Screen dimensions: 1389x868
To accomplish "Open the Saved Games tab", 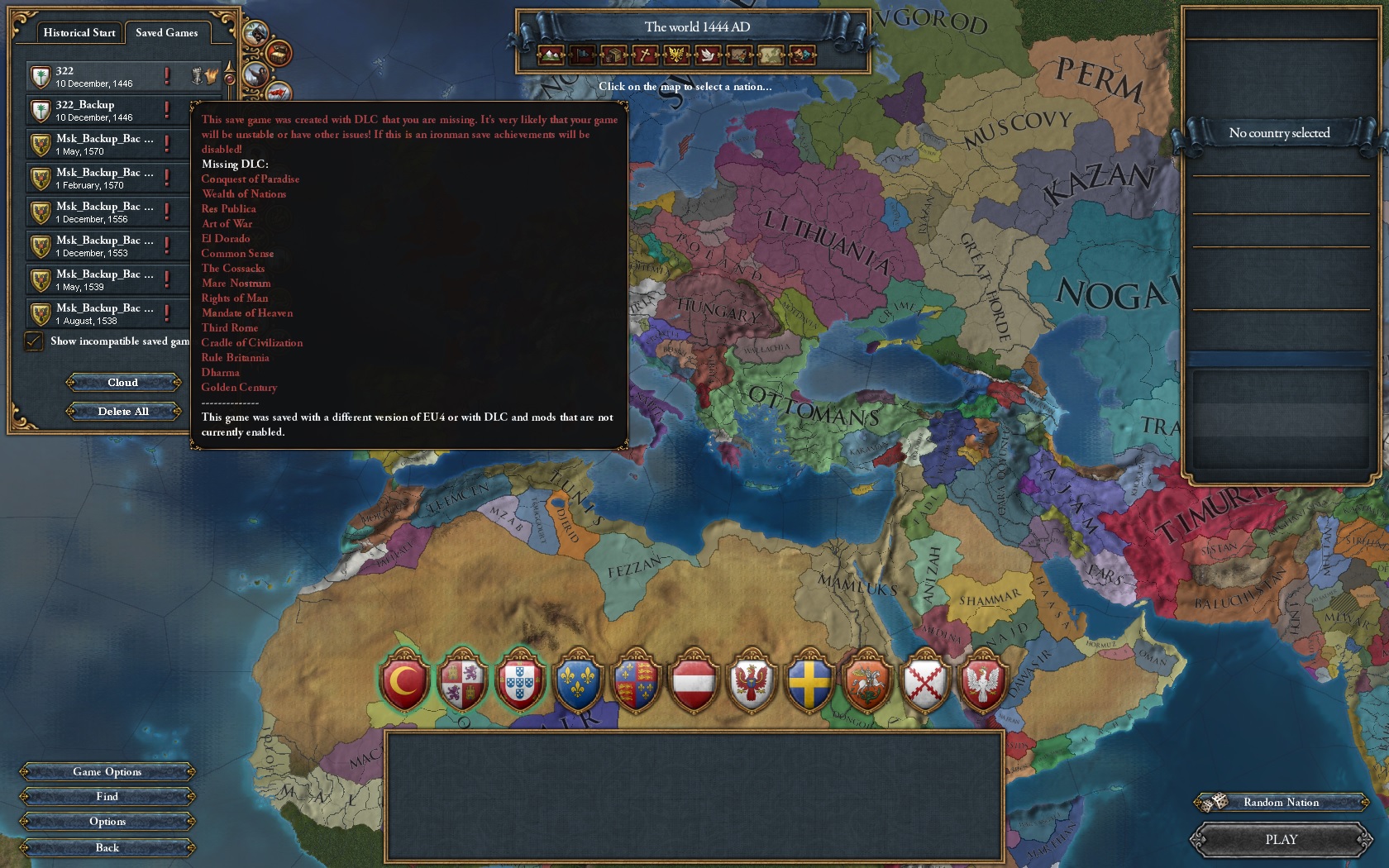I will [x=165, y=32].
